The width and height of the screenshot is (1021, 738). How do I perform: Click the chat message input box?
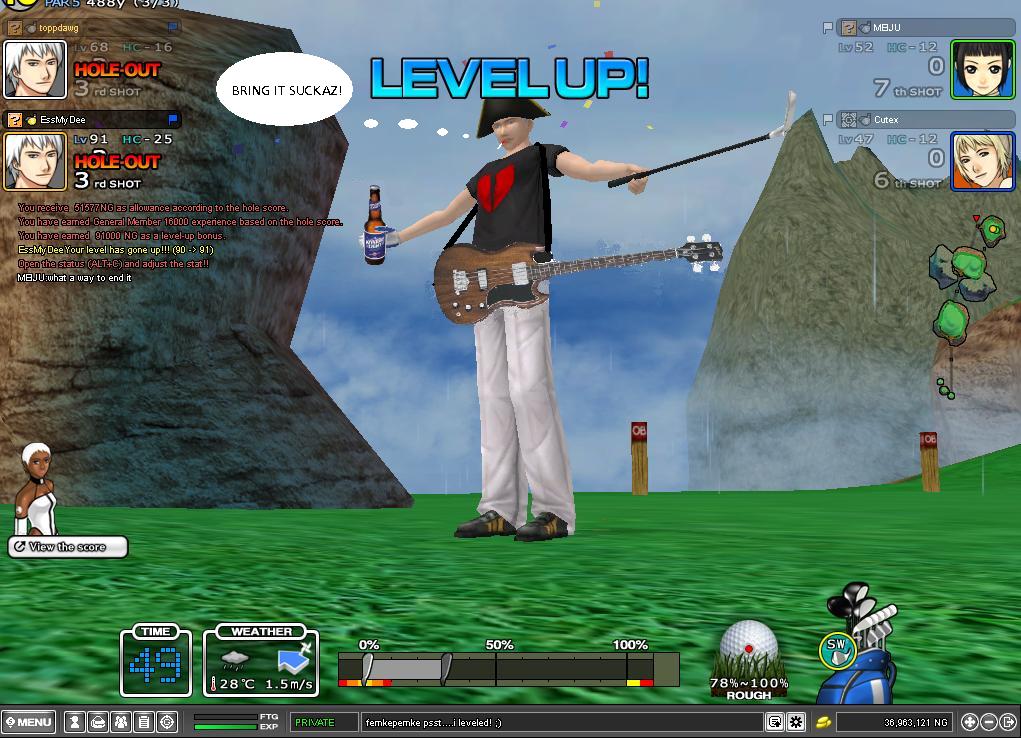560,721
